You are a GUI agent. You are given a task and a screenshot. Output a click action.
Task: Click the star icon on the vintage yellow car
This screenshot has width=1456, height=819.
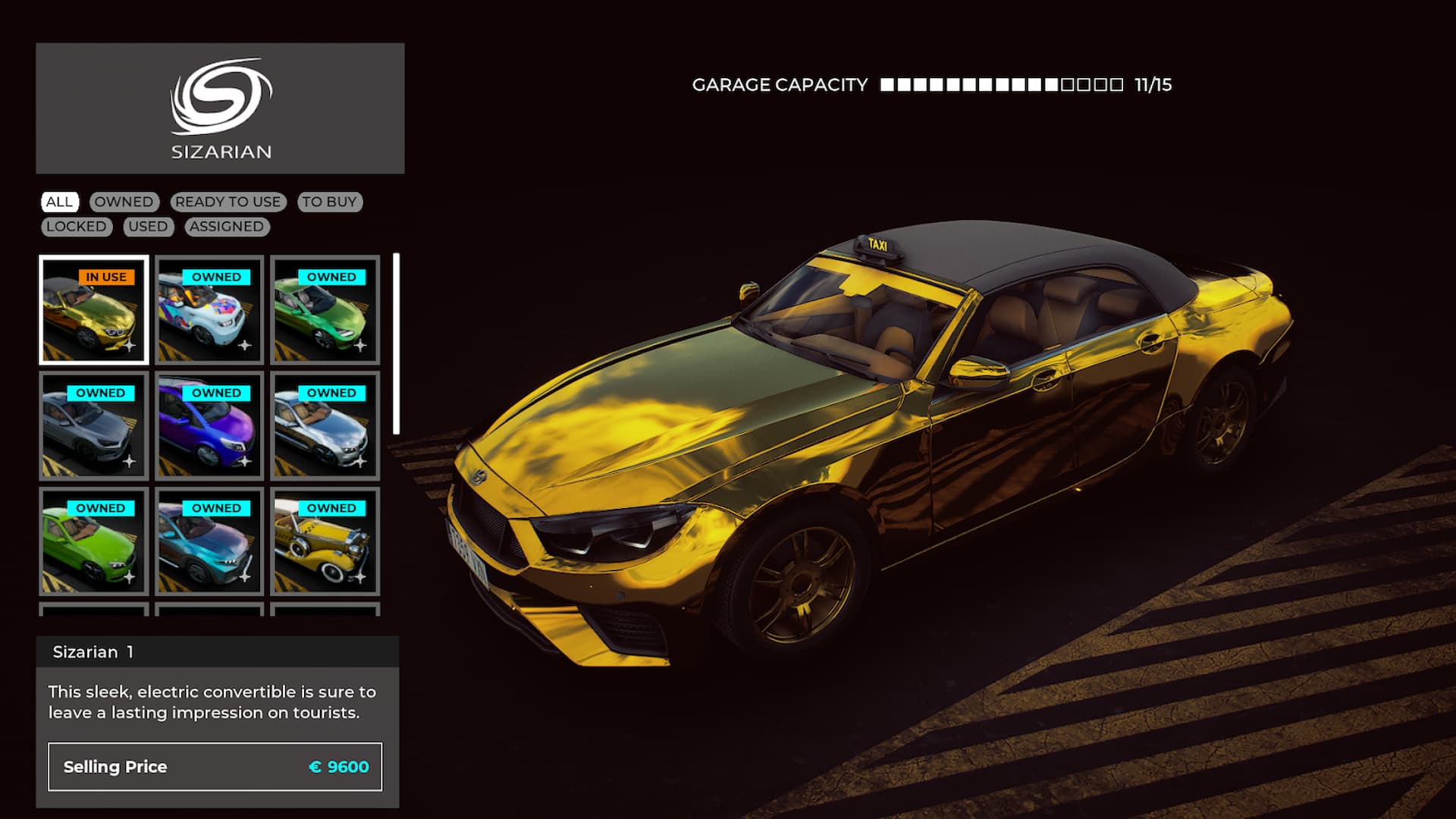pos(361,576)
